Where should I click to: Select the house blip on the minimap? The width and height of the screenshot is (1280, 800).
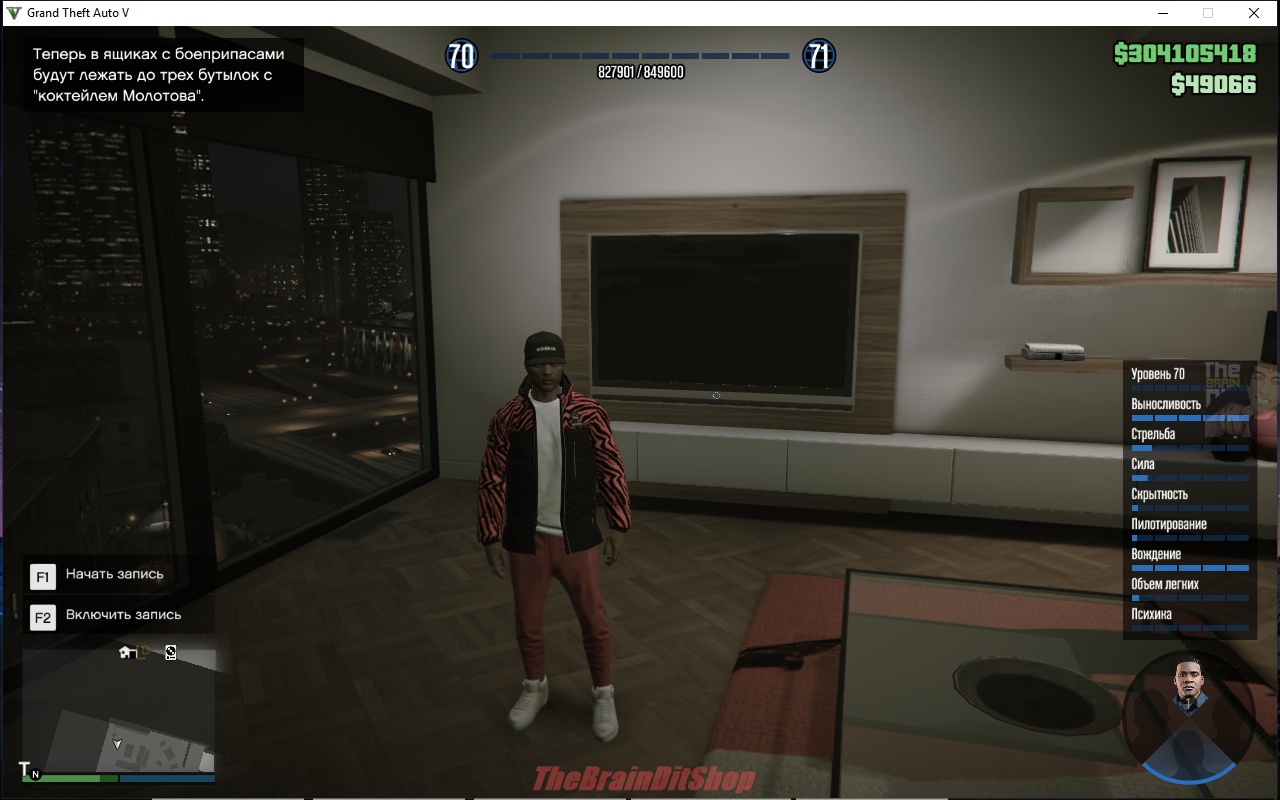click(127, 653)
